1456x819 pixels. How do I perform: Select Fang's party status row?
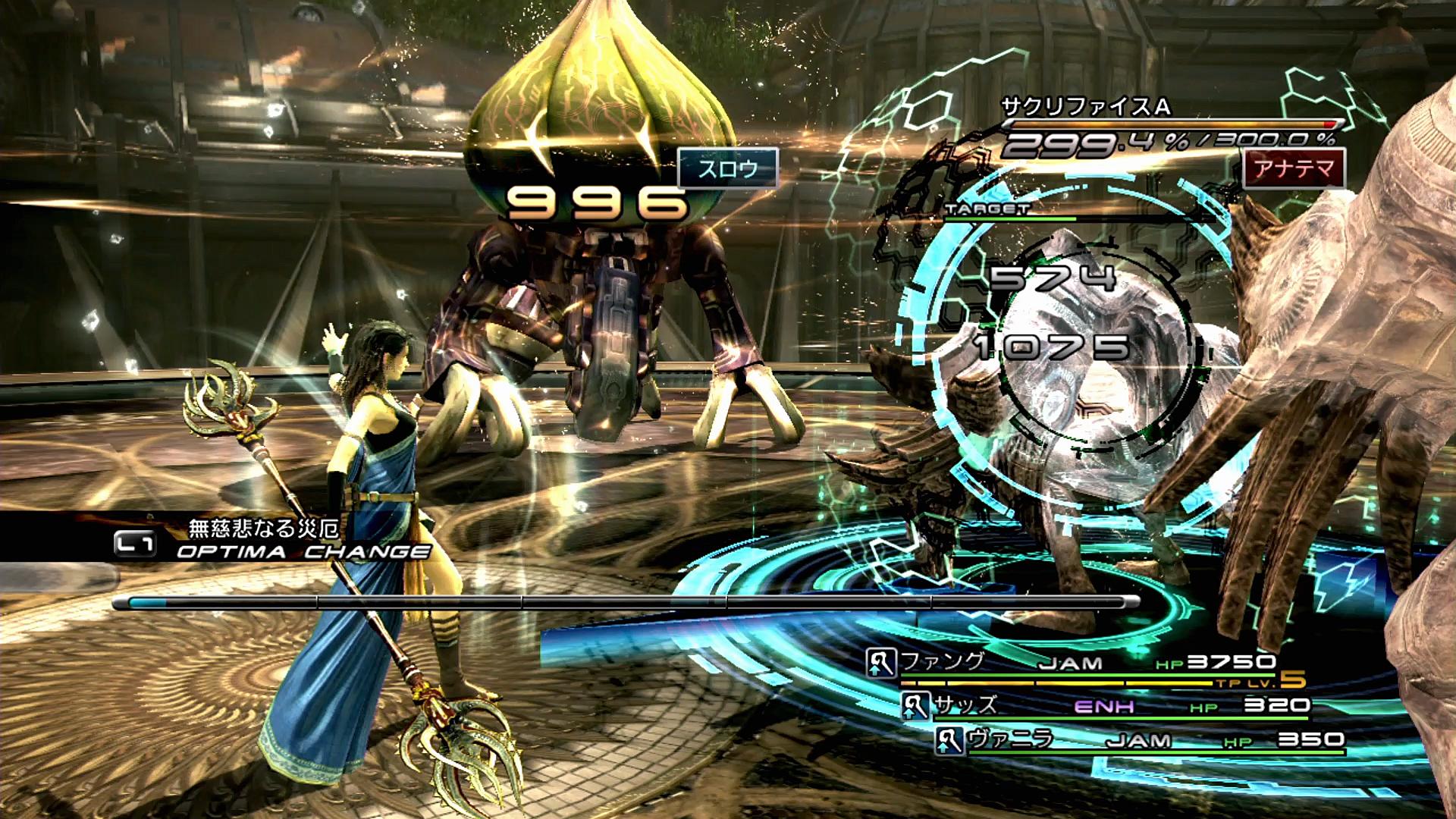point(1071,664)
